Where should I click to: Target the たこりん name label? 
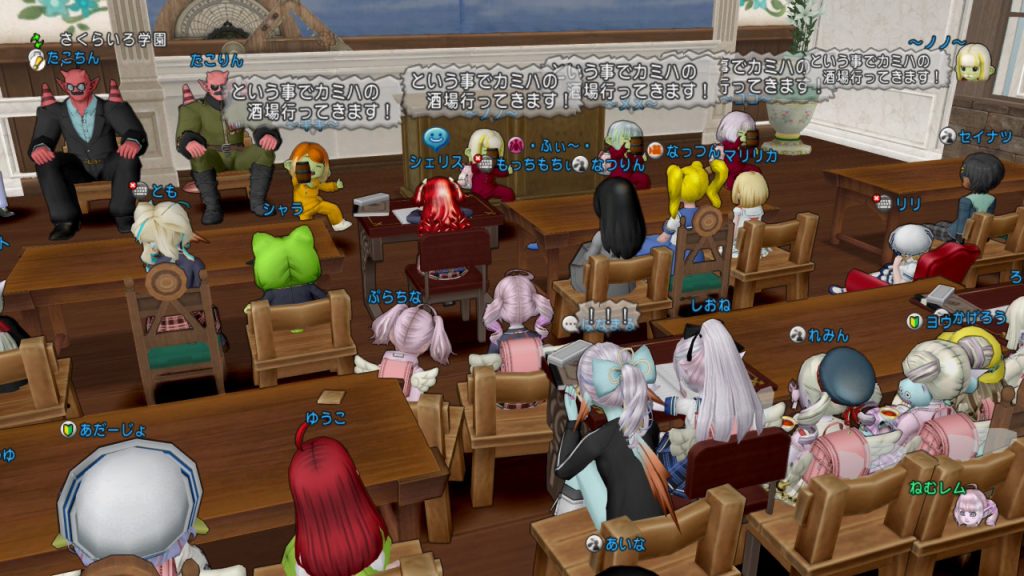coord(216,60)
